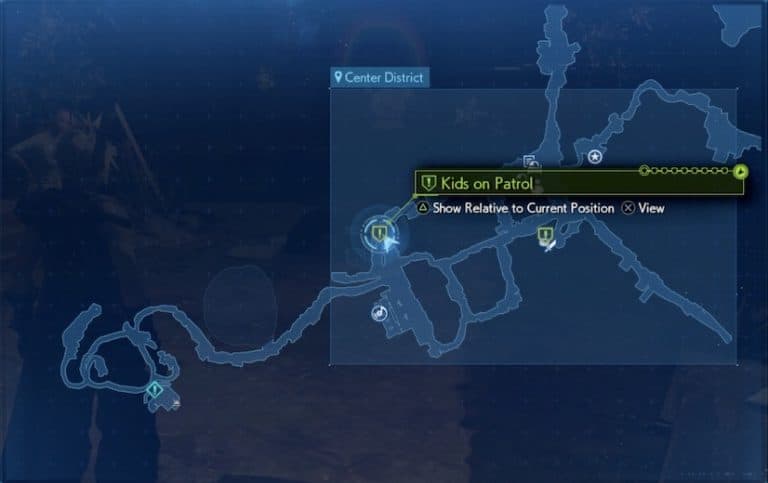
Task: Select the green quest marker with the sword
Action: click(546, 237)
